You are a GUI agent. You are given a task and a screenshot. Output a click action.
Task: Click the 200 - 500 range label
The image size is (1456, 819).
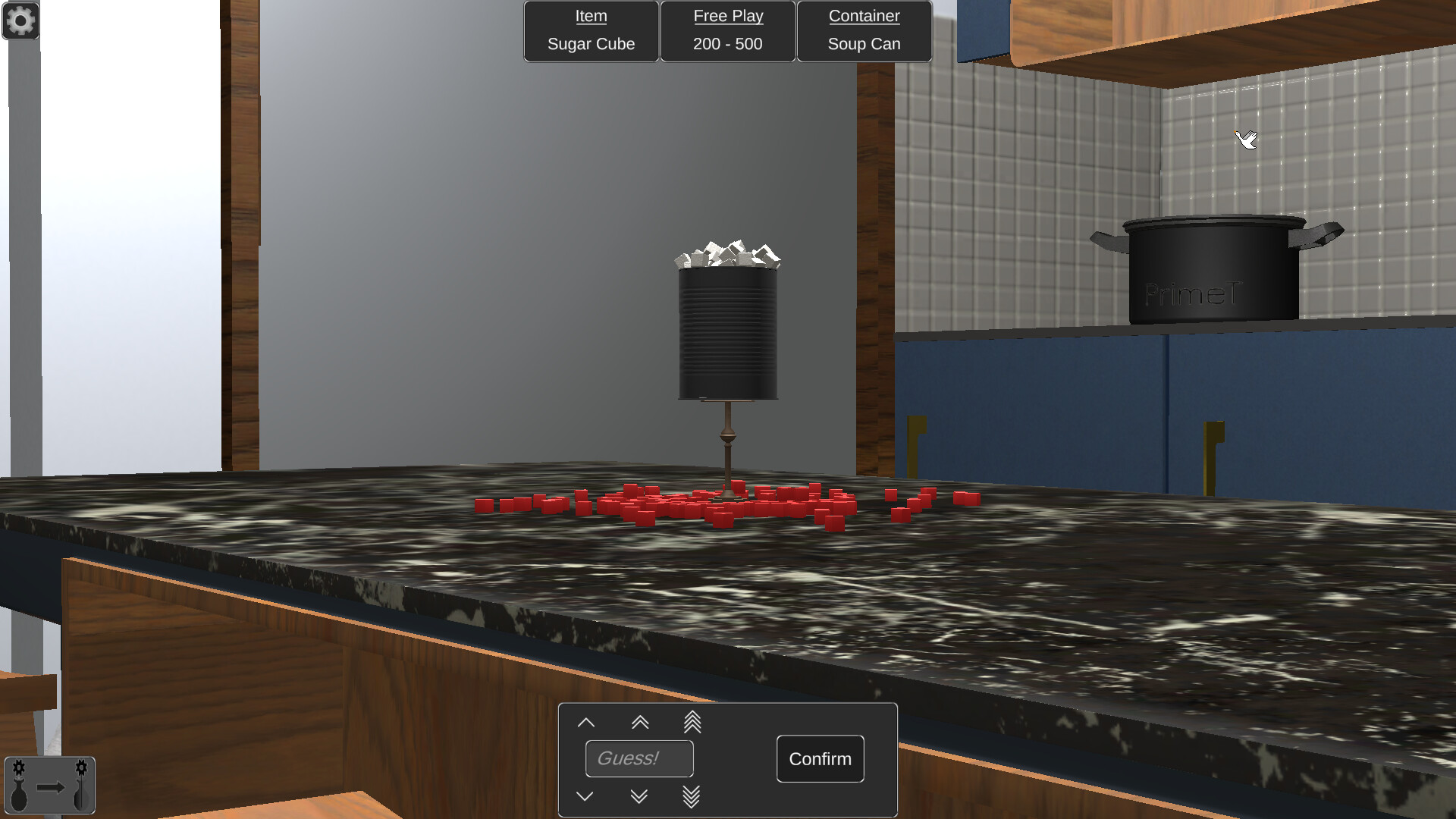tap(726, 44)
